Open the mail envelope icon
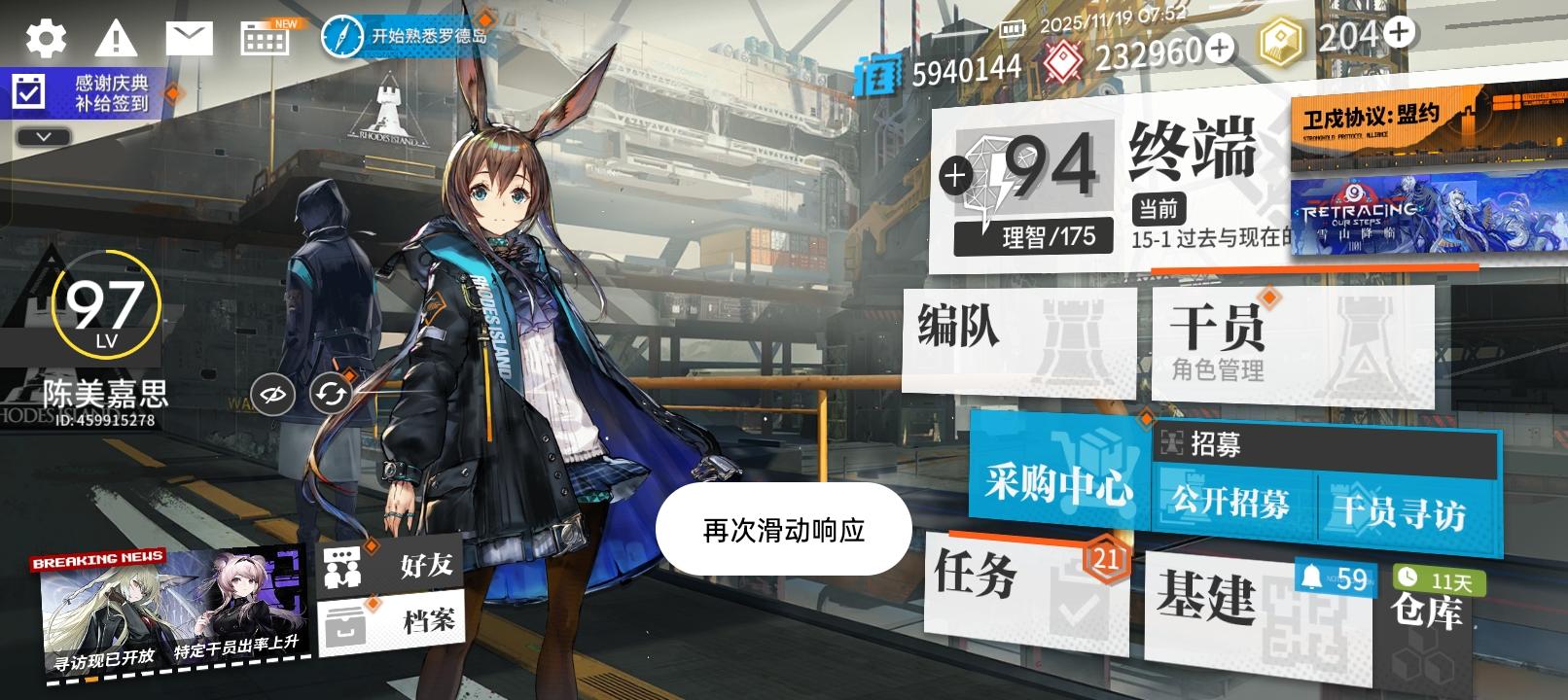Viewport: 1568px width, 700px height. [191, 36]
